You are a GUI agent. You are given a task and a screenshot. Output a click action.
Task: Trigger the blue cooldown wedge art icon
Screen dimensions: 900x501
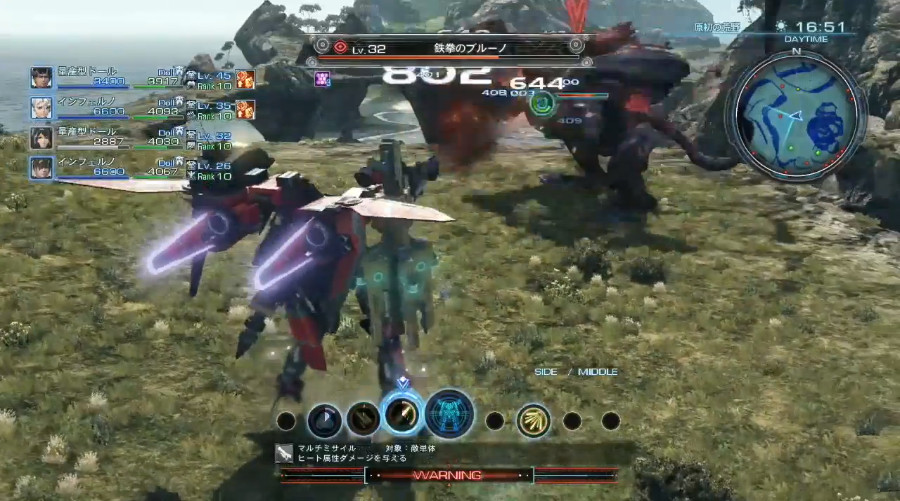pos(325,420)
